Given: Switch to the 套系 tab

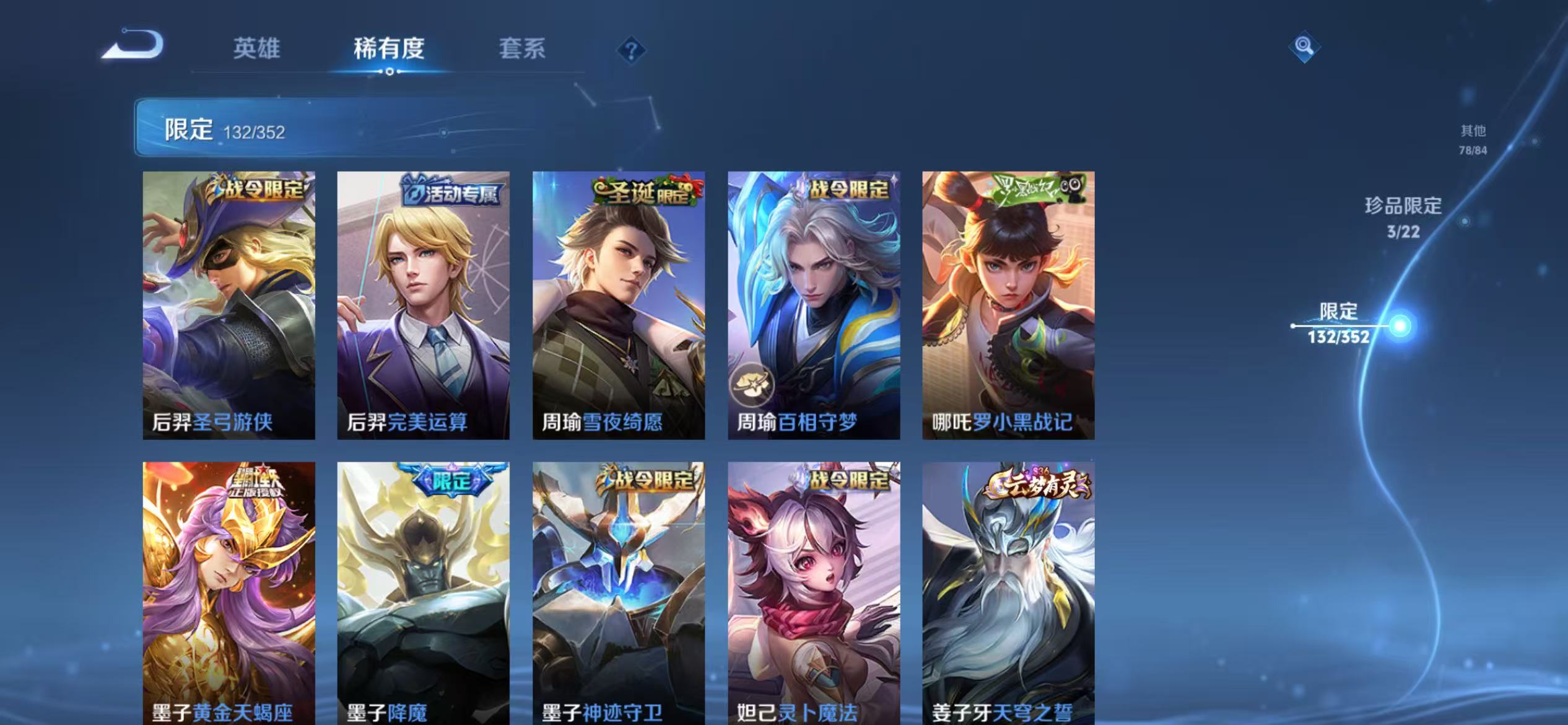Looking at the screenshot, I should point(523,50).
